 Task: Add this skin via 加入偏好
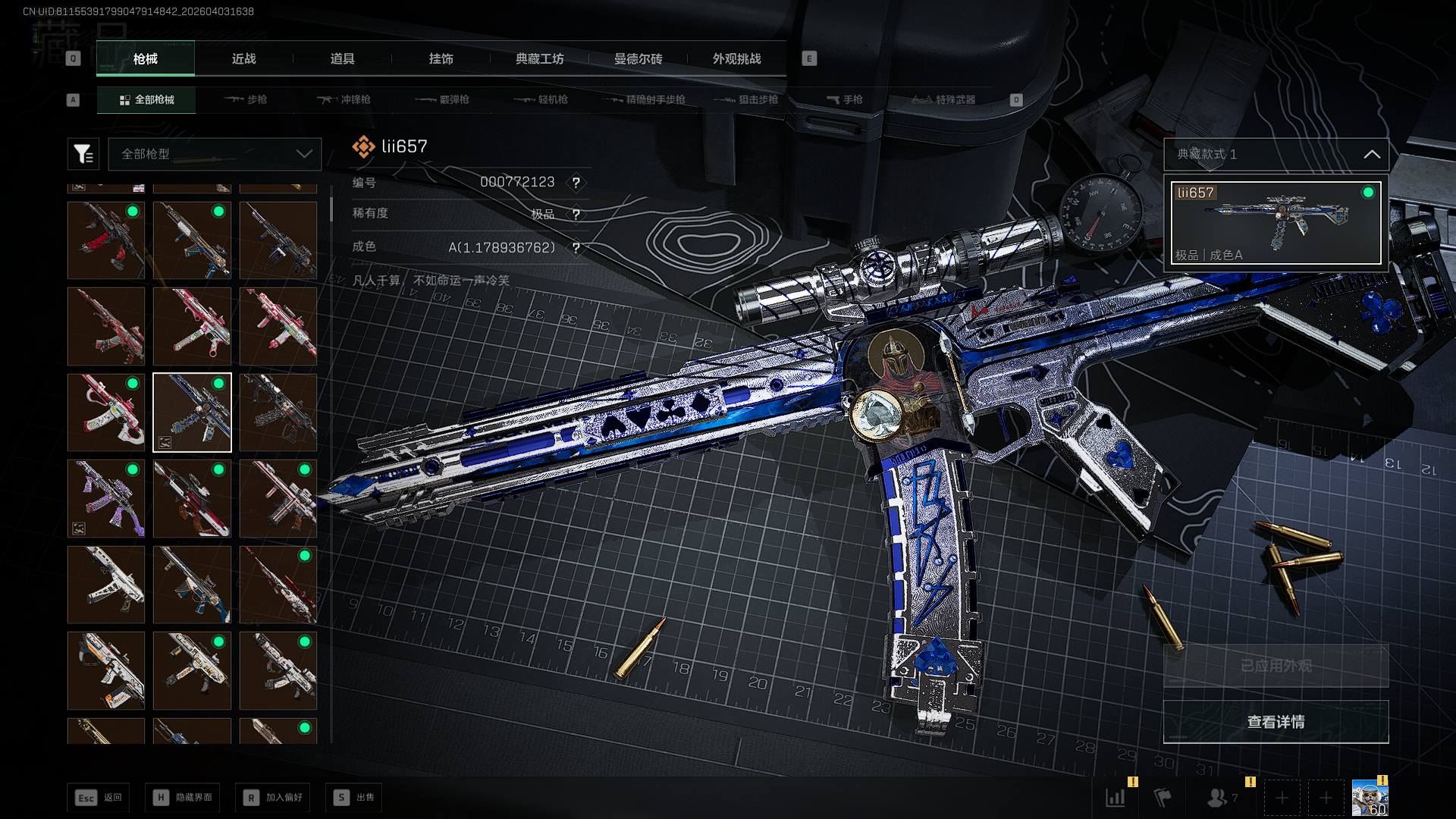(x=273, y=798)
